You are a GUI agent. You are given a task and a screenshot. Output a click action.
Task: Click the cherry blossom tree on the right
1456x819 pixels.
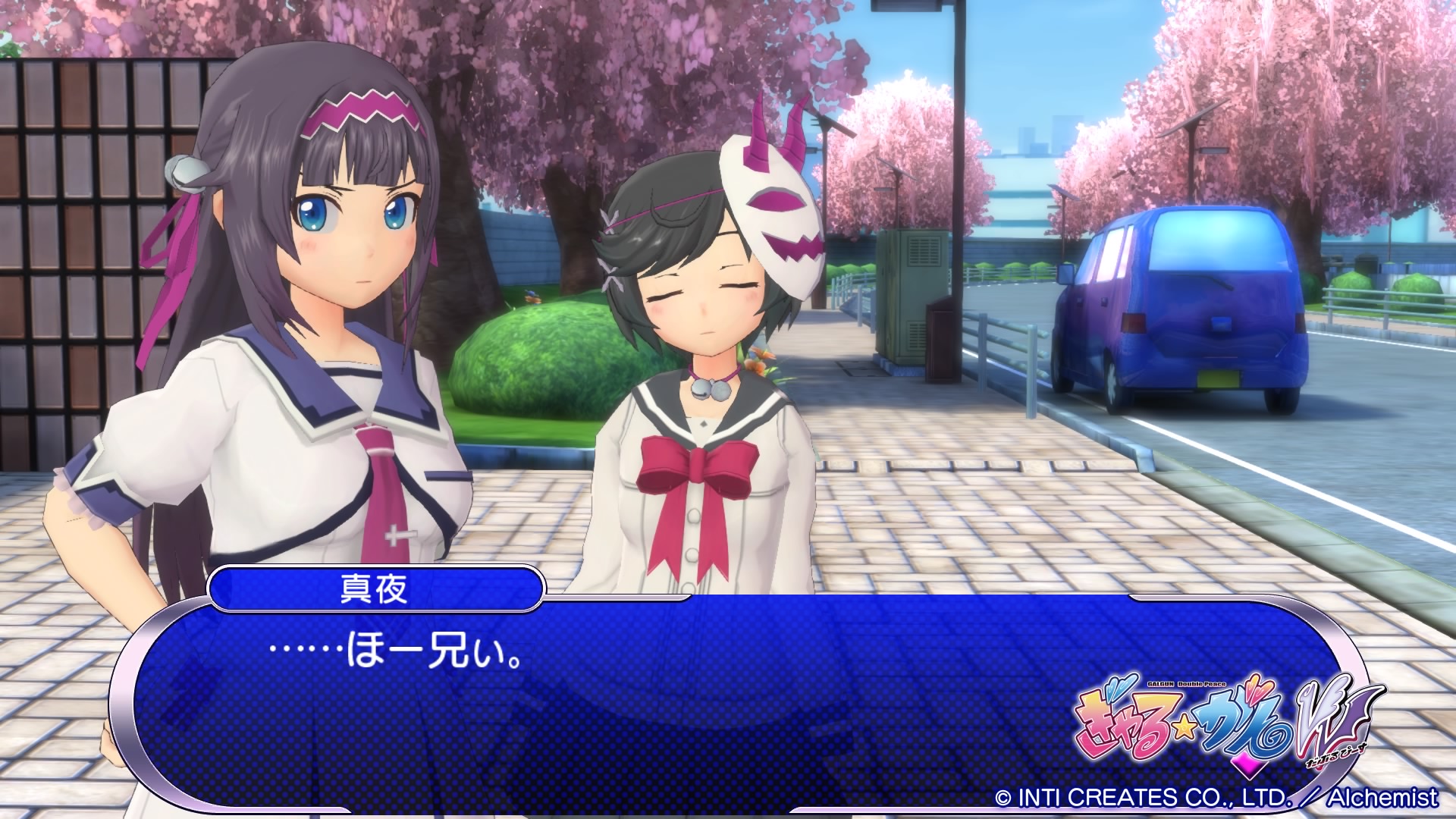1327,114
